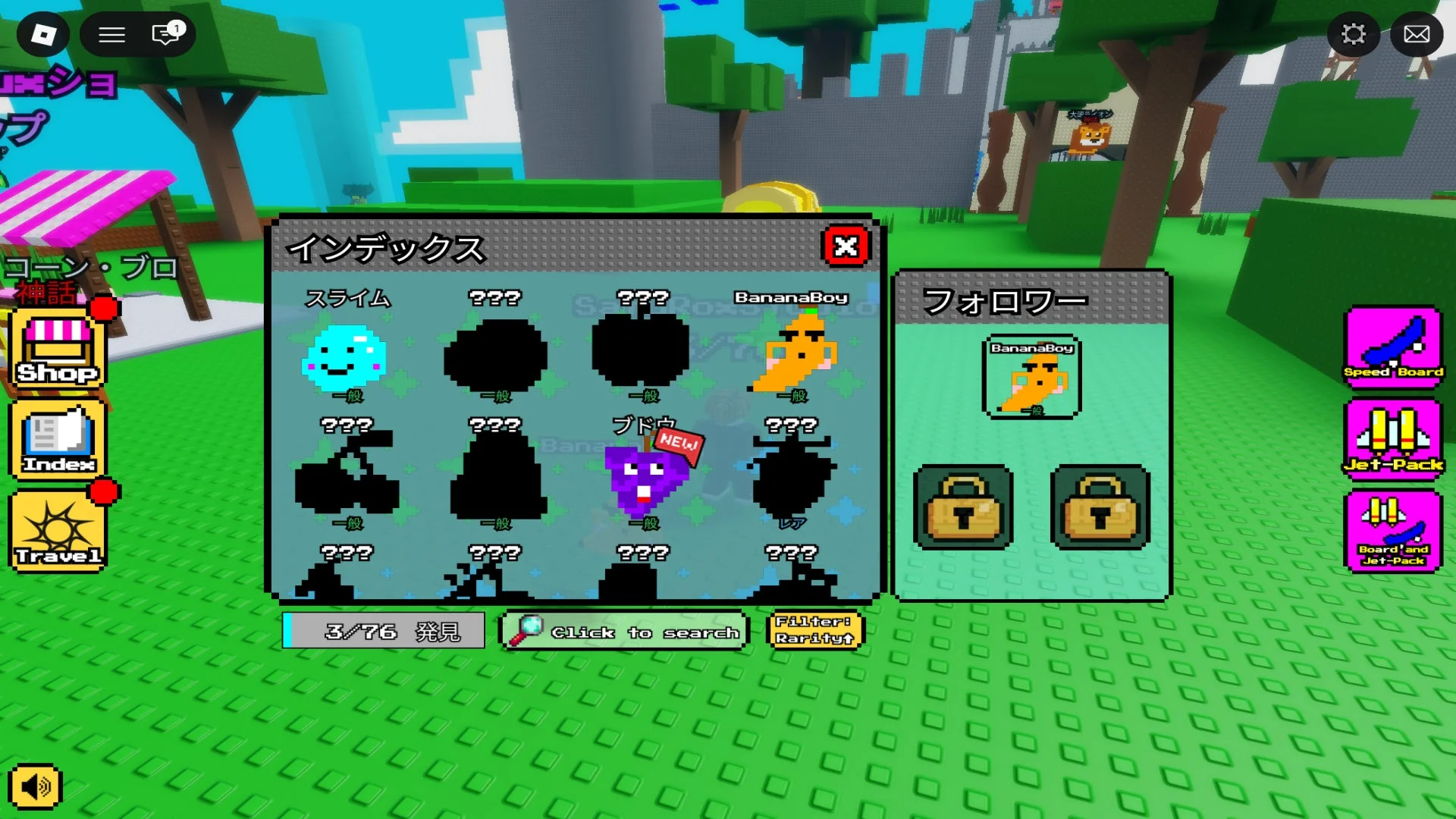Toggle the sound speaker button
Screen dimensions: 1456x819
point(35,786)
